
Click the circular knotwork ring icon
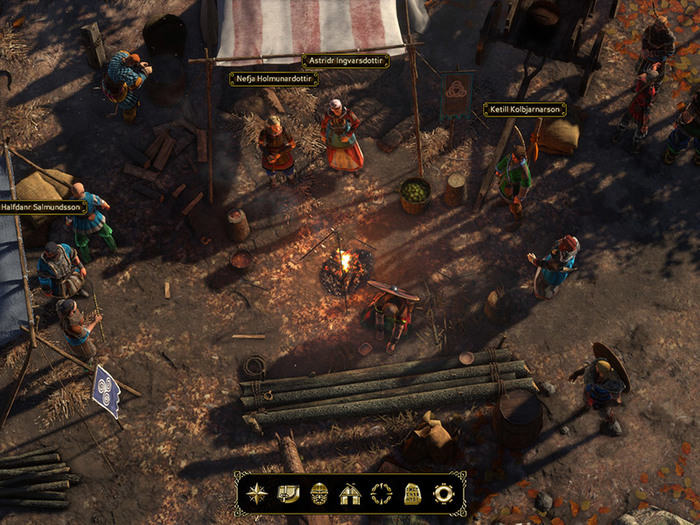coord(381,493)
